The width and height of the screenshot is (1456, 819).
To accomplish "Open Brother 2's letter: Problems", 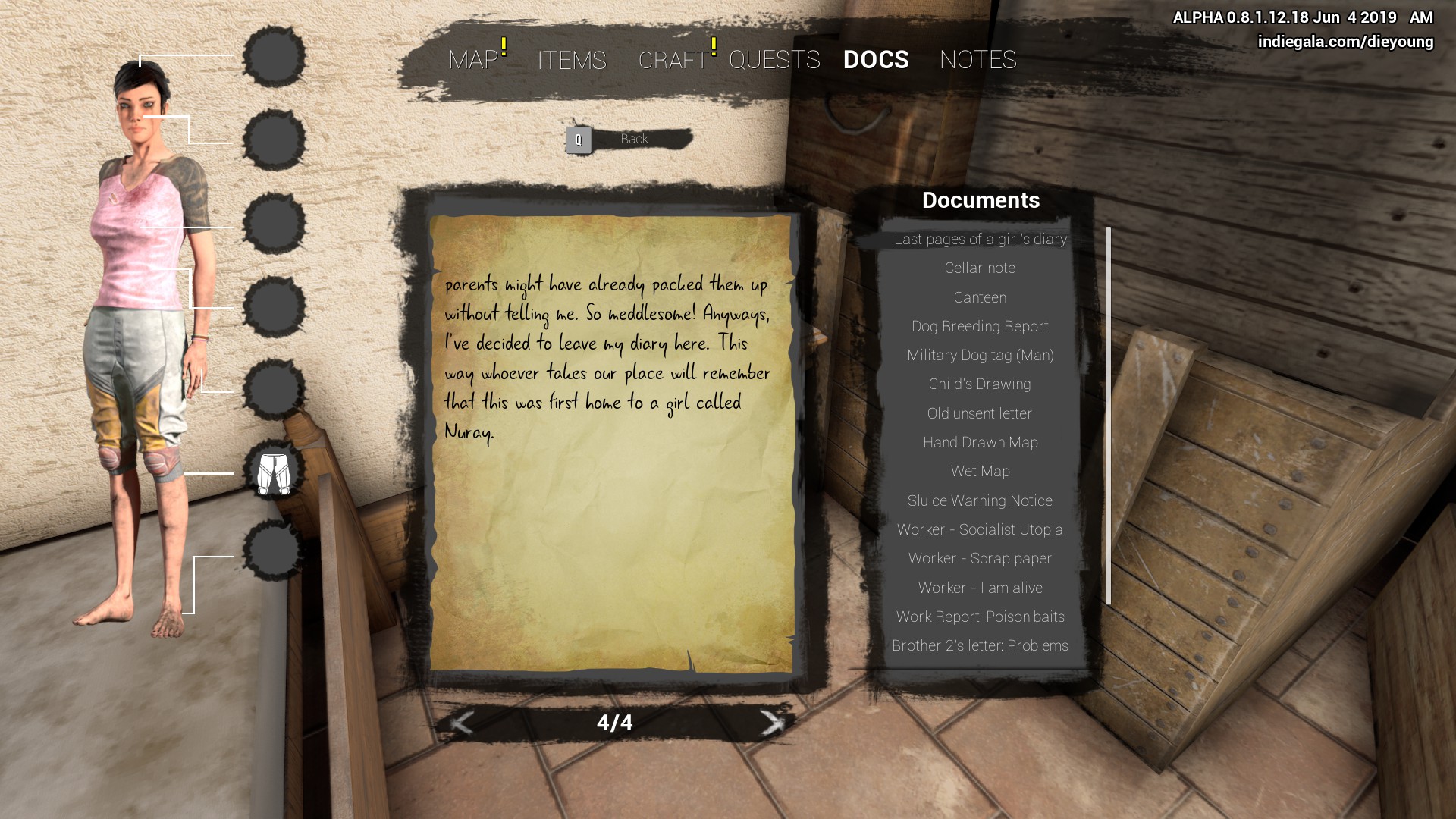I will [x=980, y=645].
